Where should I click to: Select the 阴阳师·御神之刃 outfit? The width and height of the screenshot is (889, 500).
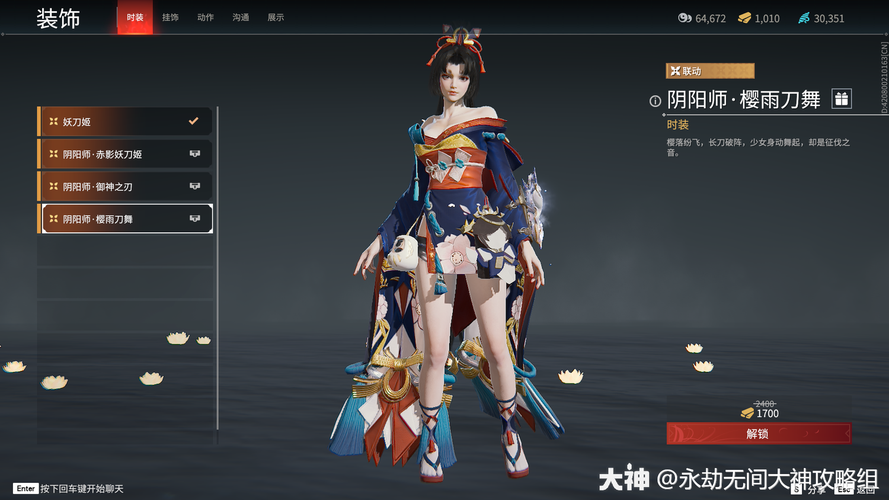click(126, 186)
